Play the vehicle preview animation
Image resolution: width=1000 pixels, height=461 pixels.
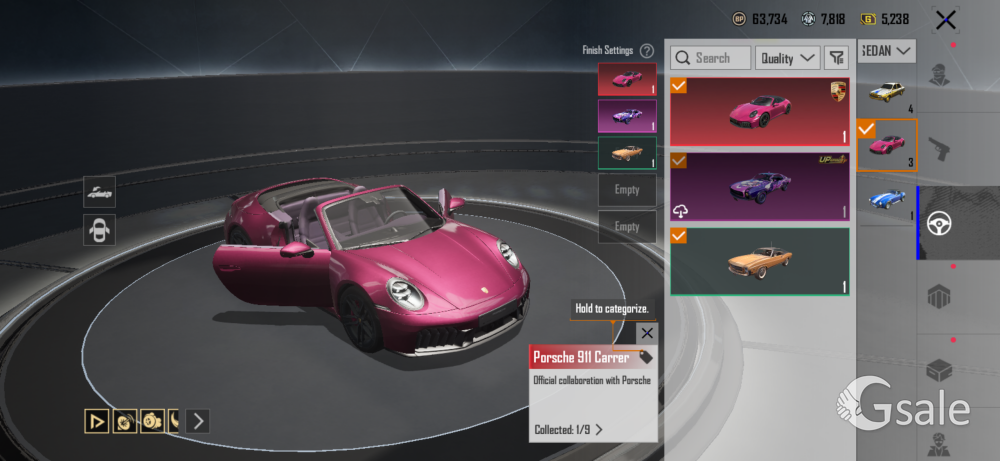[x=96, y=421]
